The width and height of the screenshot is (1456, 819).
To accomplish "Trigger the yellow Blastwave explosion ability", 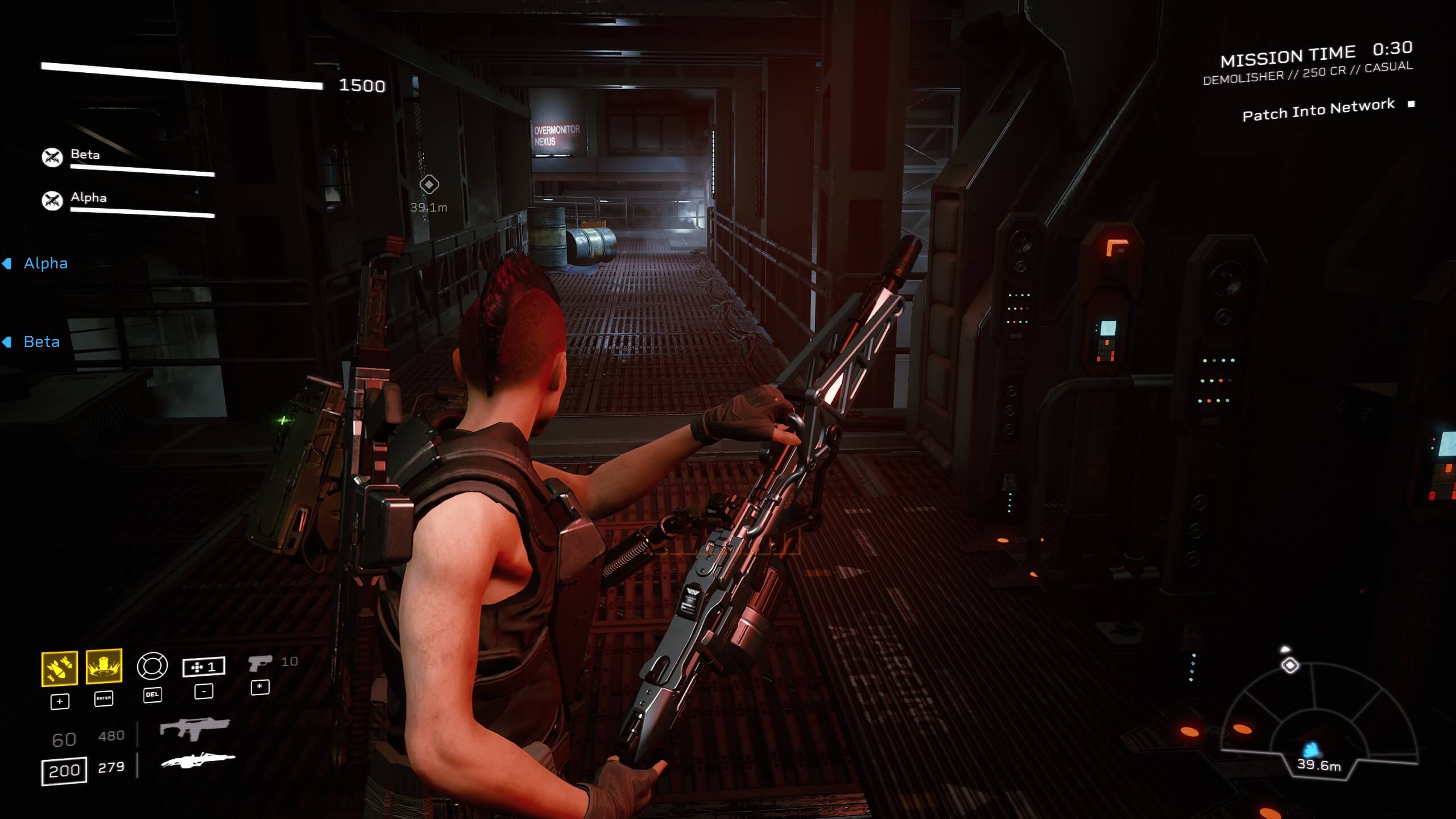I will pos(104,665).
